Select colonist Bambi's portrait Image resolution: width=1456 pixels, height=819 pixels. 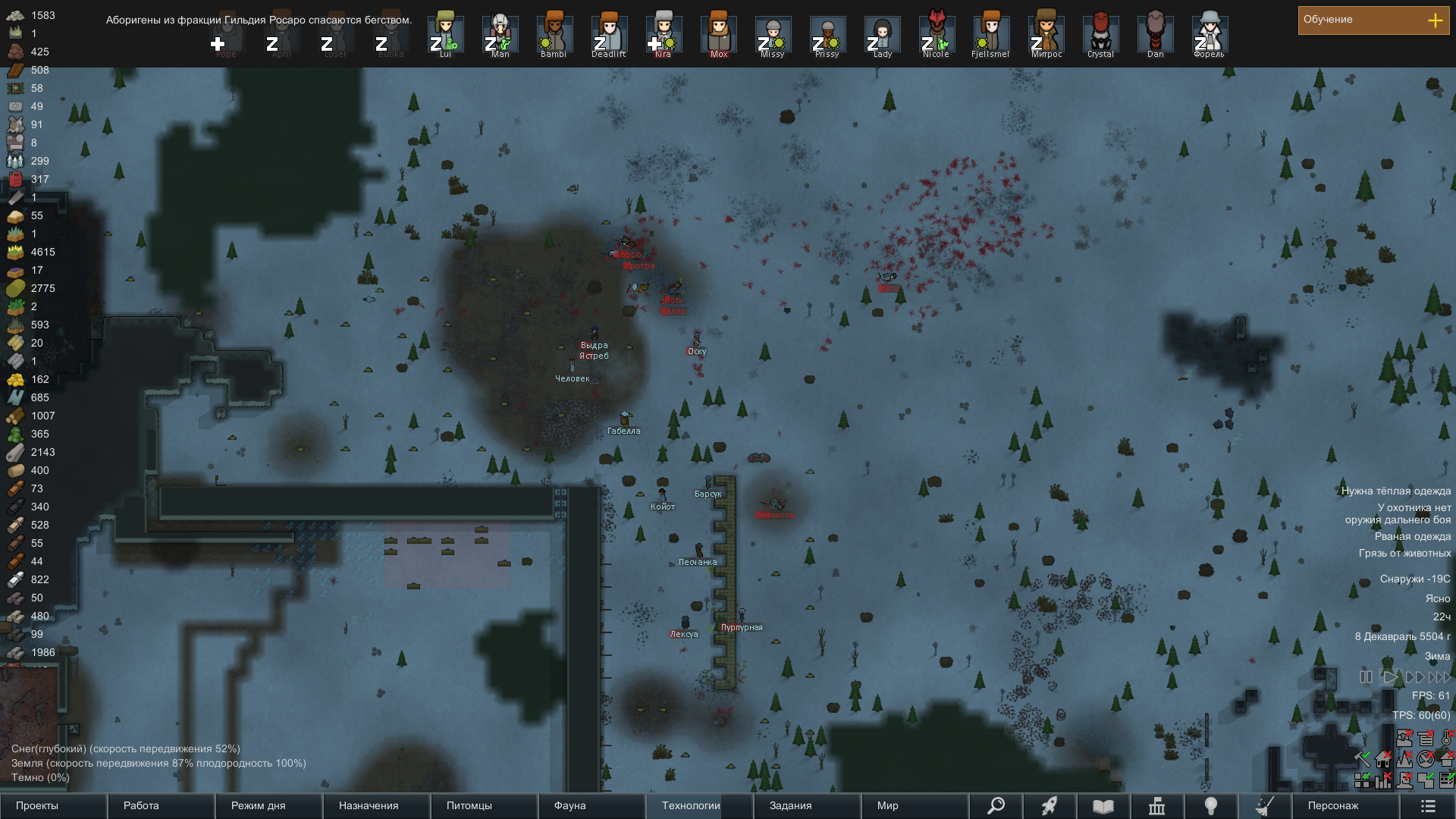tap(554, 34)
